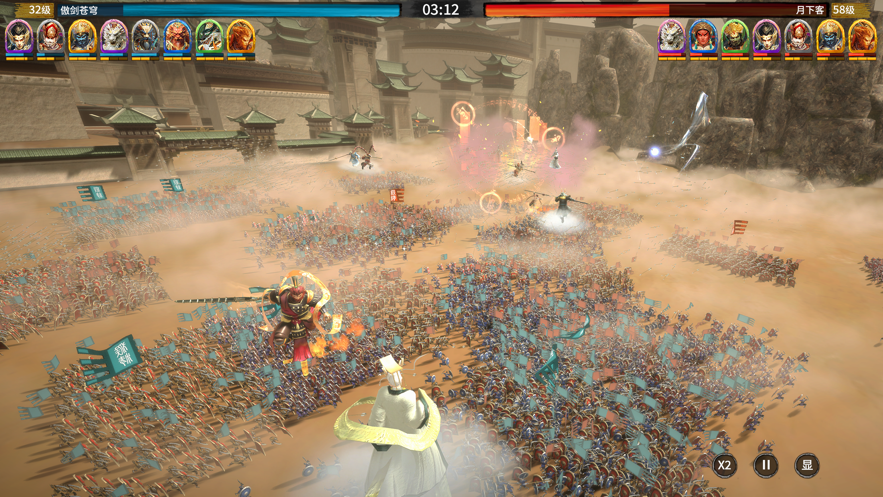Select the white dragon portrait on red team
883x497 pixels.
coord(671,38)
